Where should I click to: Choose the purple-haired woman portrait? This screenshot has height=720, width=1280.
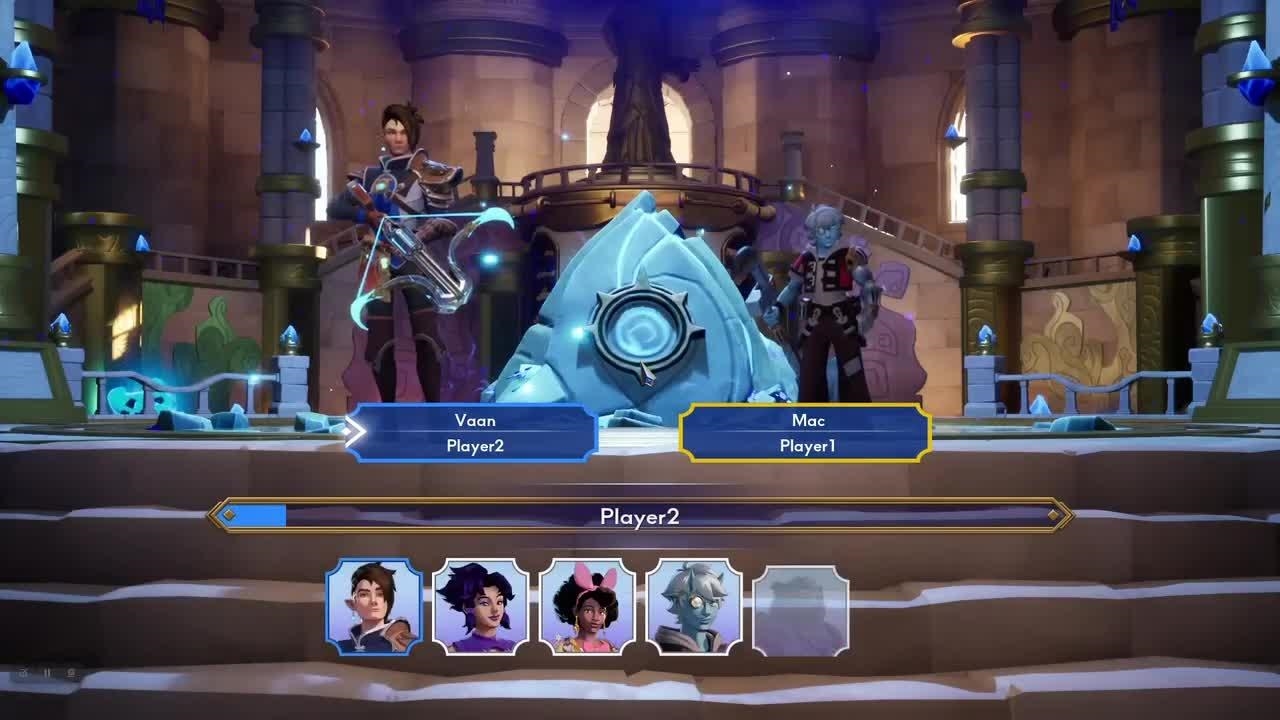480,607
